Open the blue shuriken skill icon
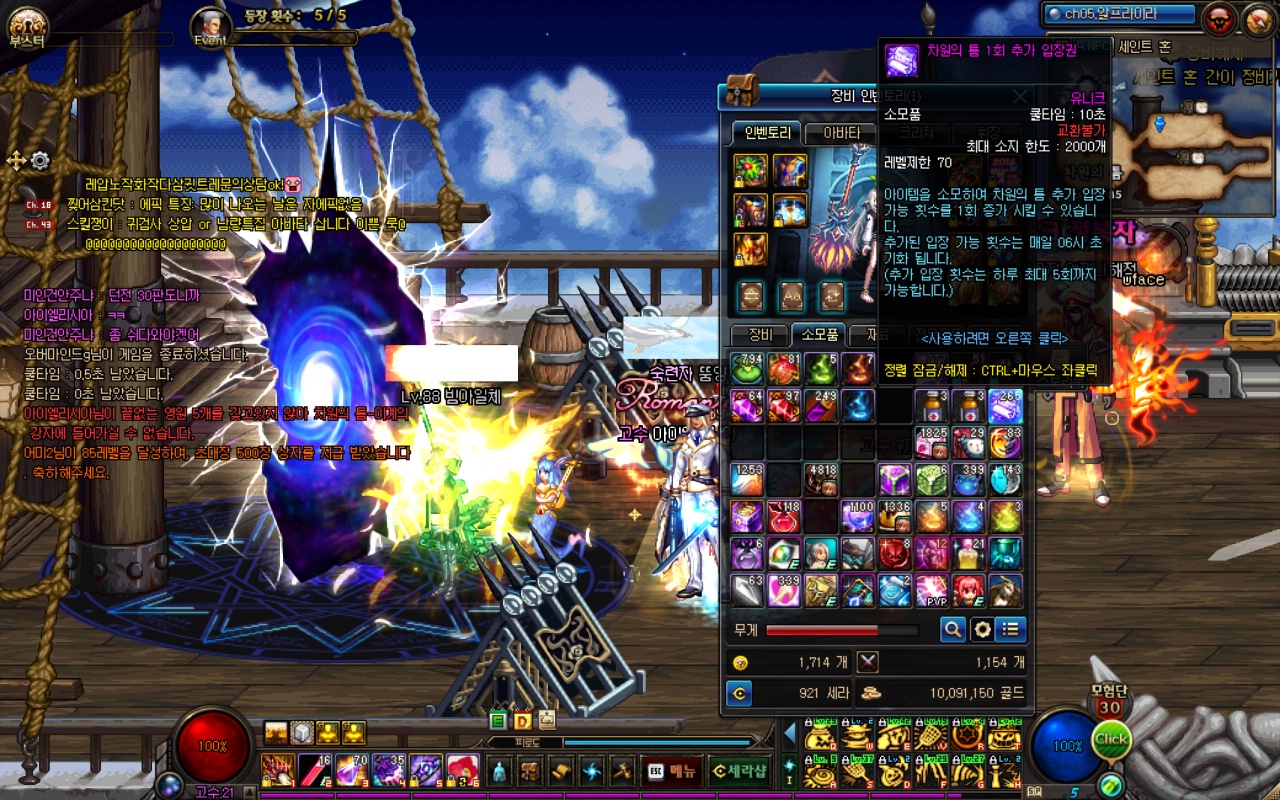1280x800 pixels. point(592,771)
